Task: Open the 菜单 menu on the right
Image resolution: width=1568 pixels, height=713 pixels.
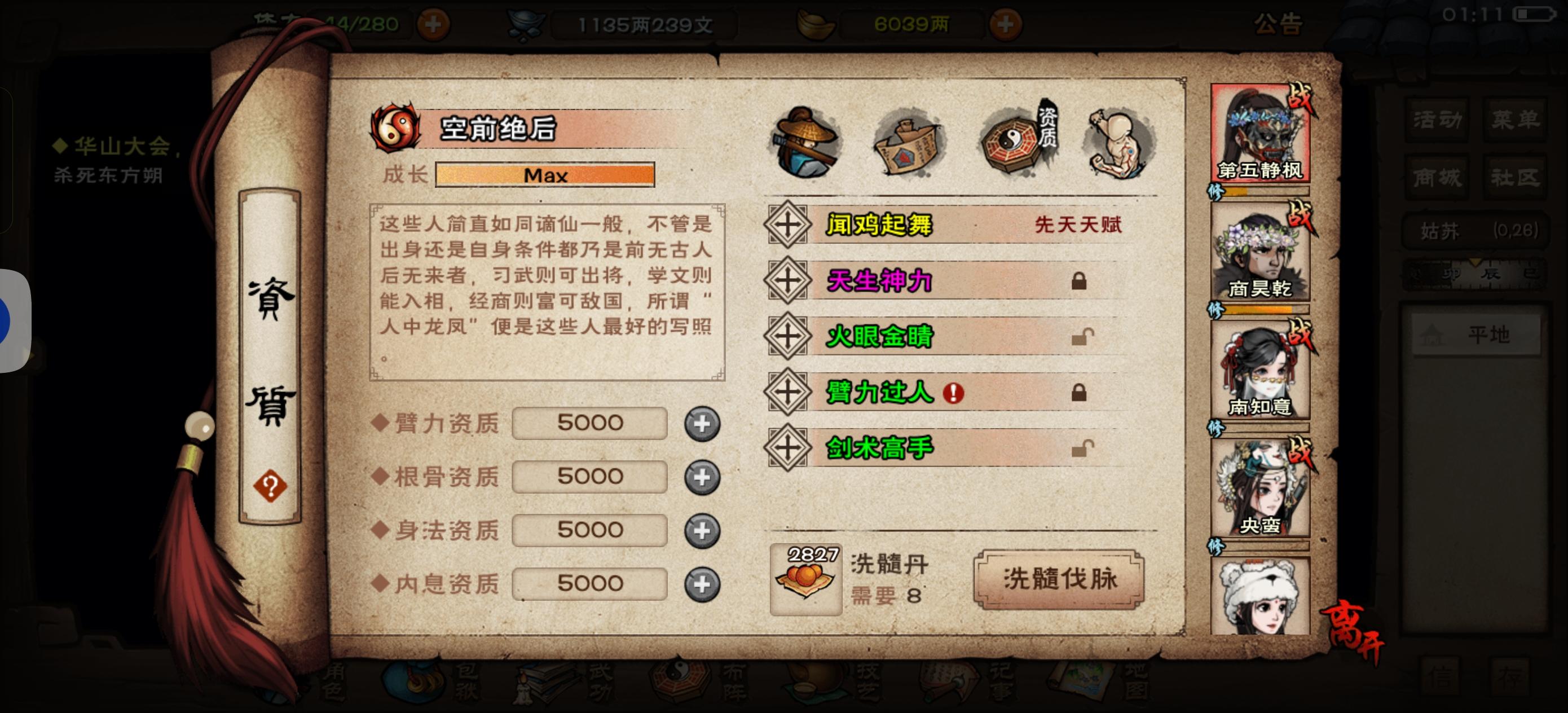Action: pyautogui.click(x=1516, y=120)
